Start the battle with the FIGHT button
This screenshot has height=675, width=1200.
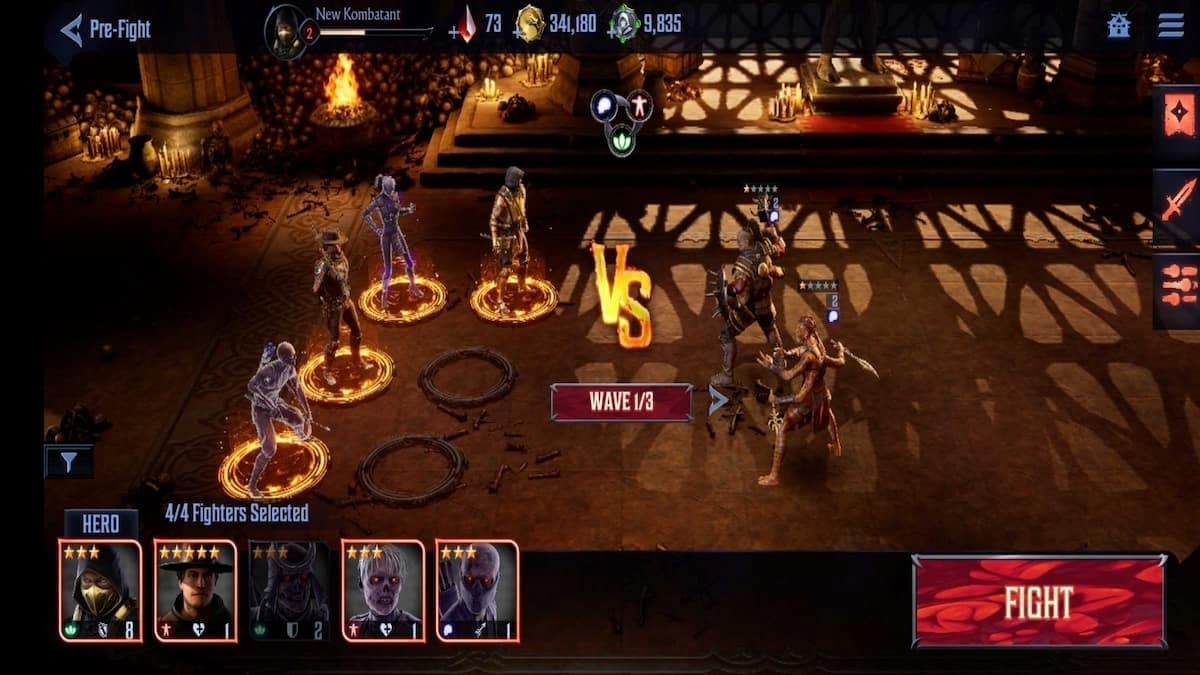[x=1039, y=602]
